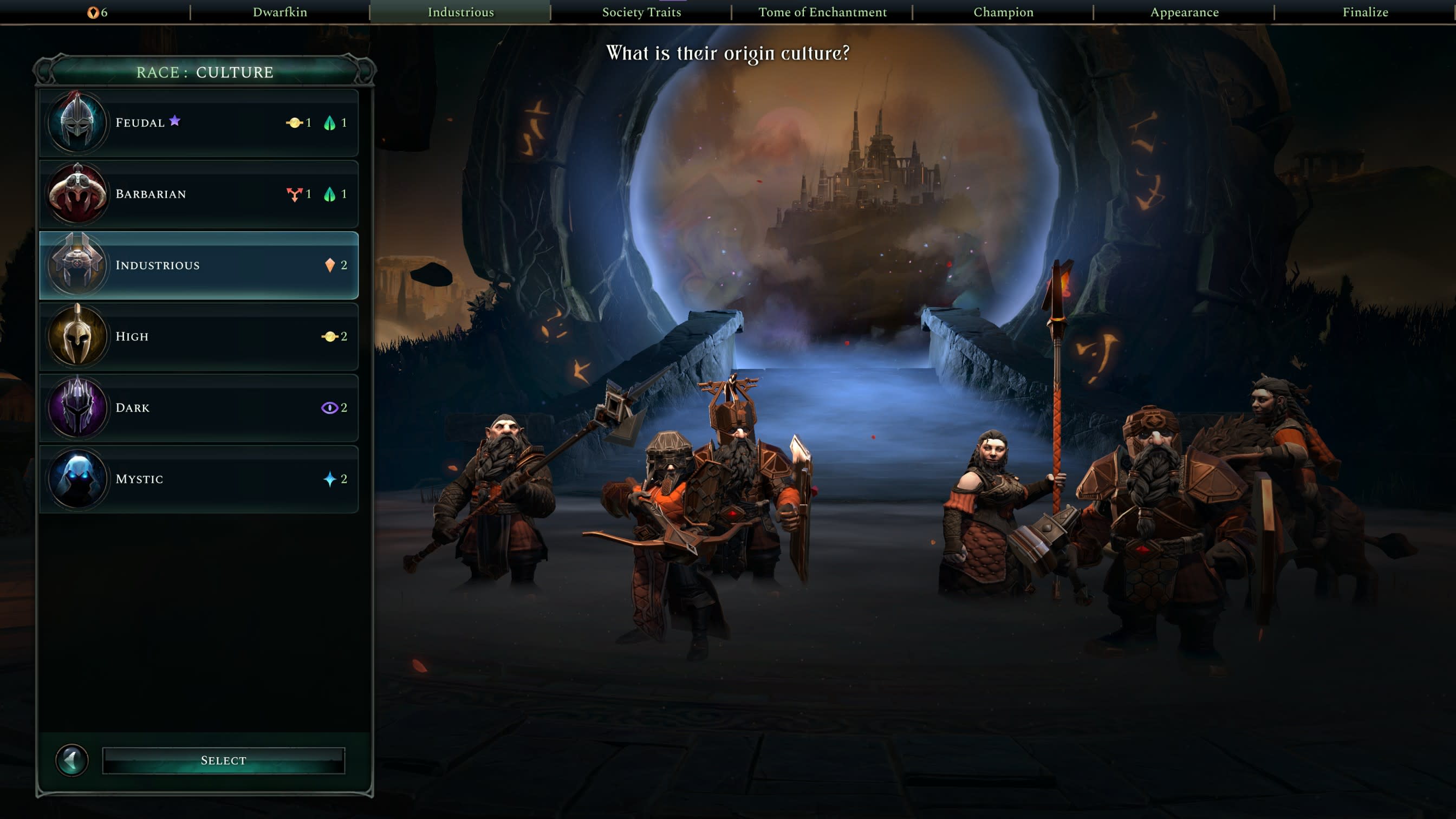Open the Industrious step tab

click(460, 12)
